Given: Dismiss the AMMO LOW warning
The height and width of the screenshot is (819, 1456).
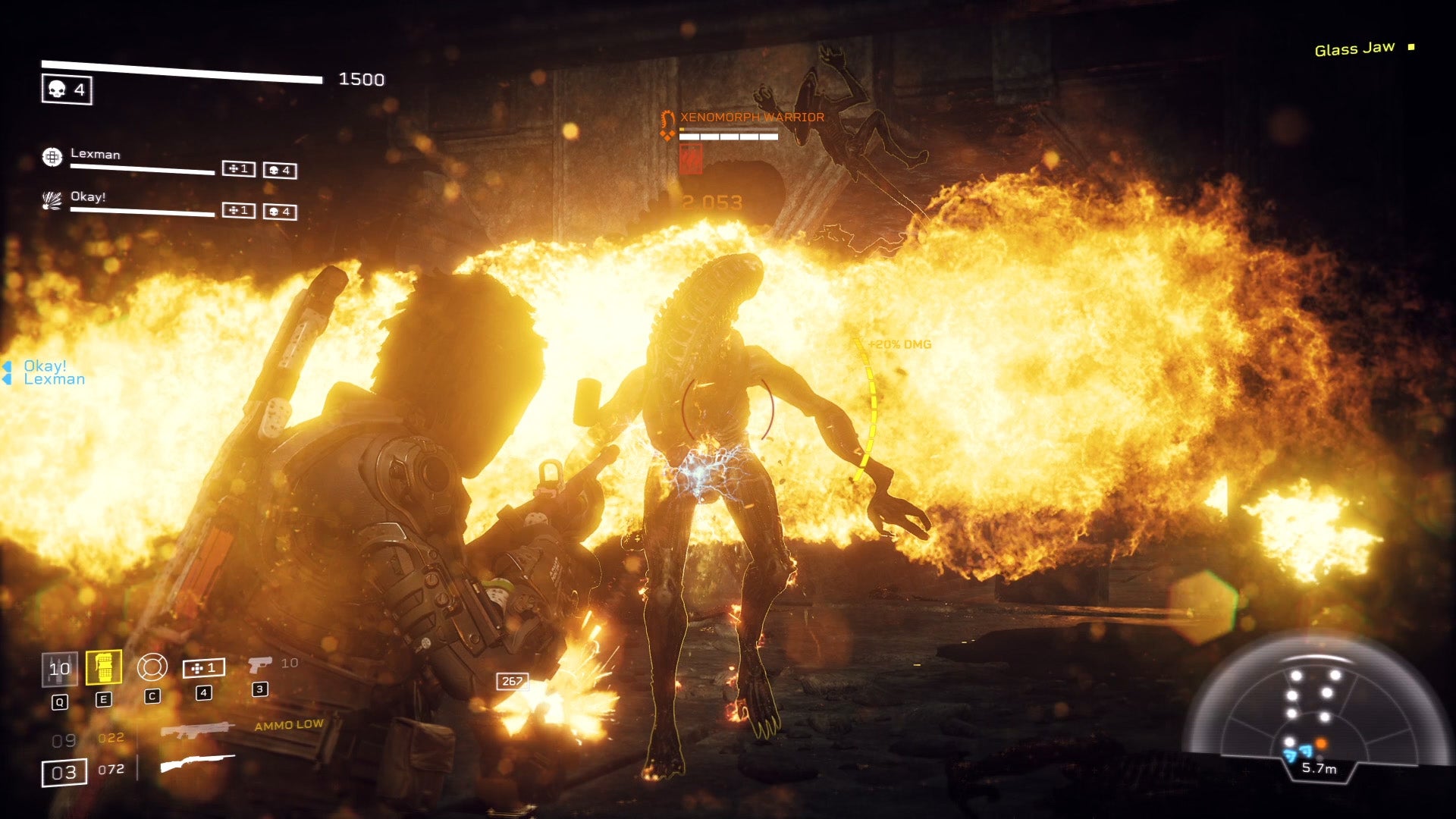Looking at the screenshot, I should 290,725.
